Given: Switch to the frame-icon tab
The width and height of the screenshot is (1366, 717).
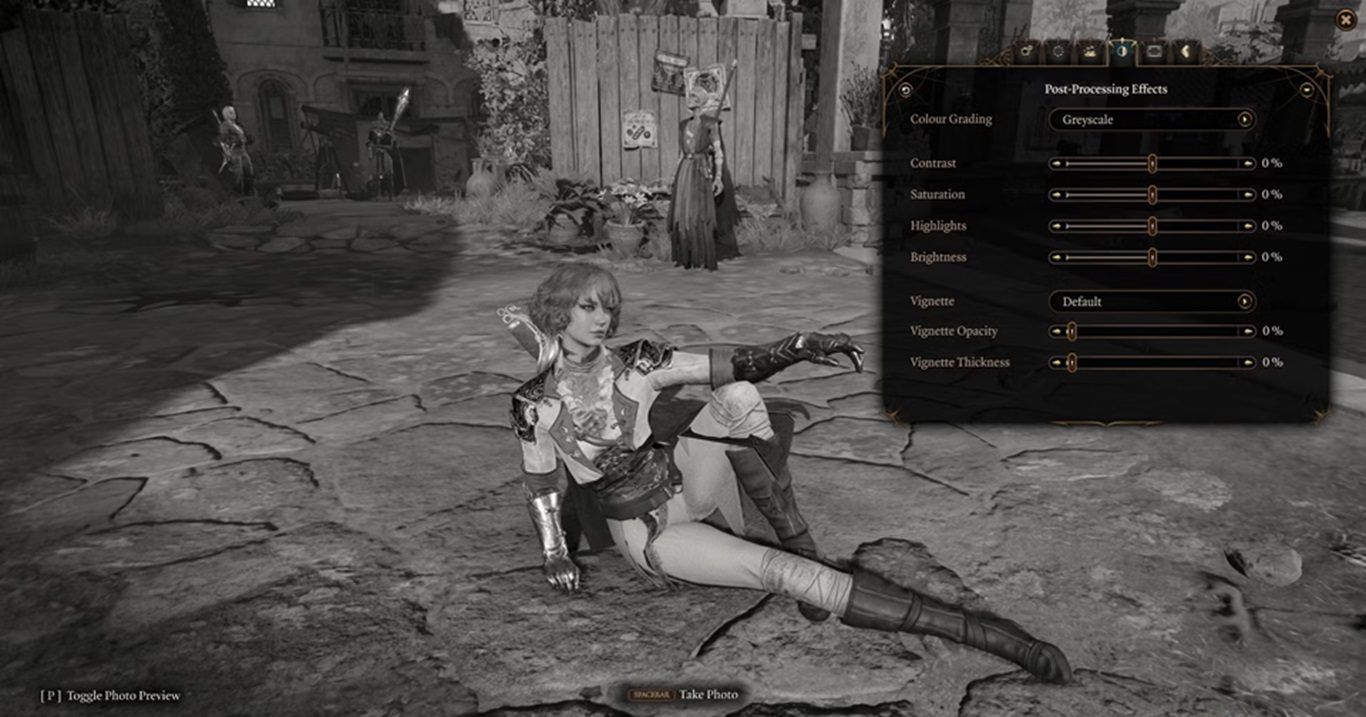Looking at the screenshot, I should 1154,50.
